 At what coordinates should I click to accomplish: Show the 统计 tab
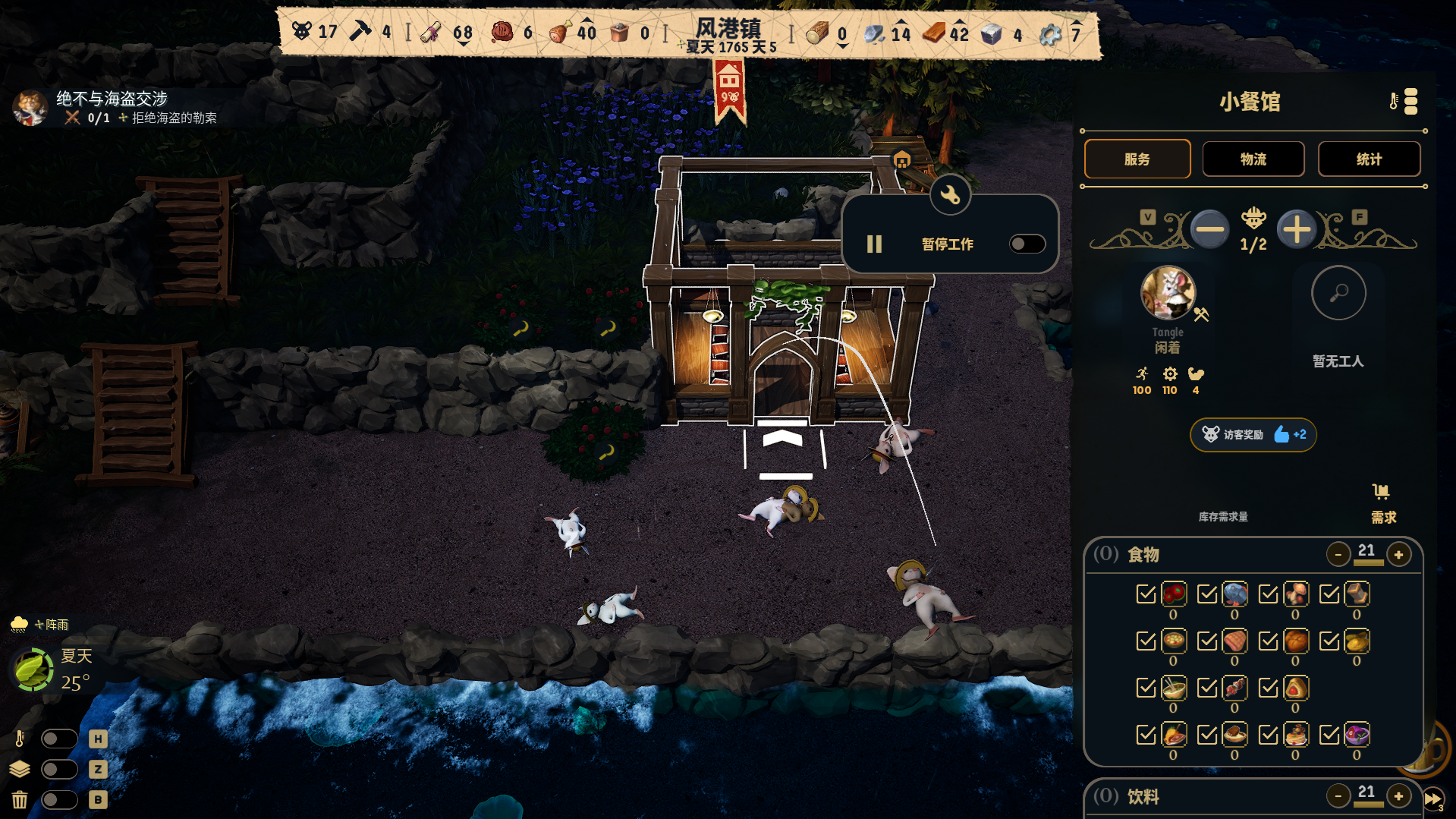[x=1369, y=159]
